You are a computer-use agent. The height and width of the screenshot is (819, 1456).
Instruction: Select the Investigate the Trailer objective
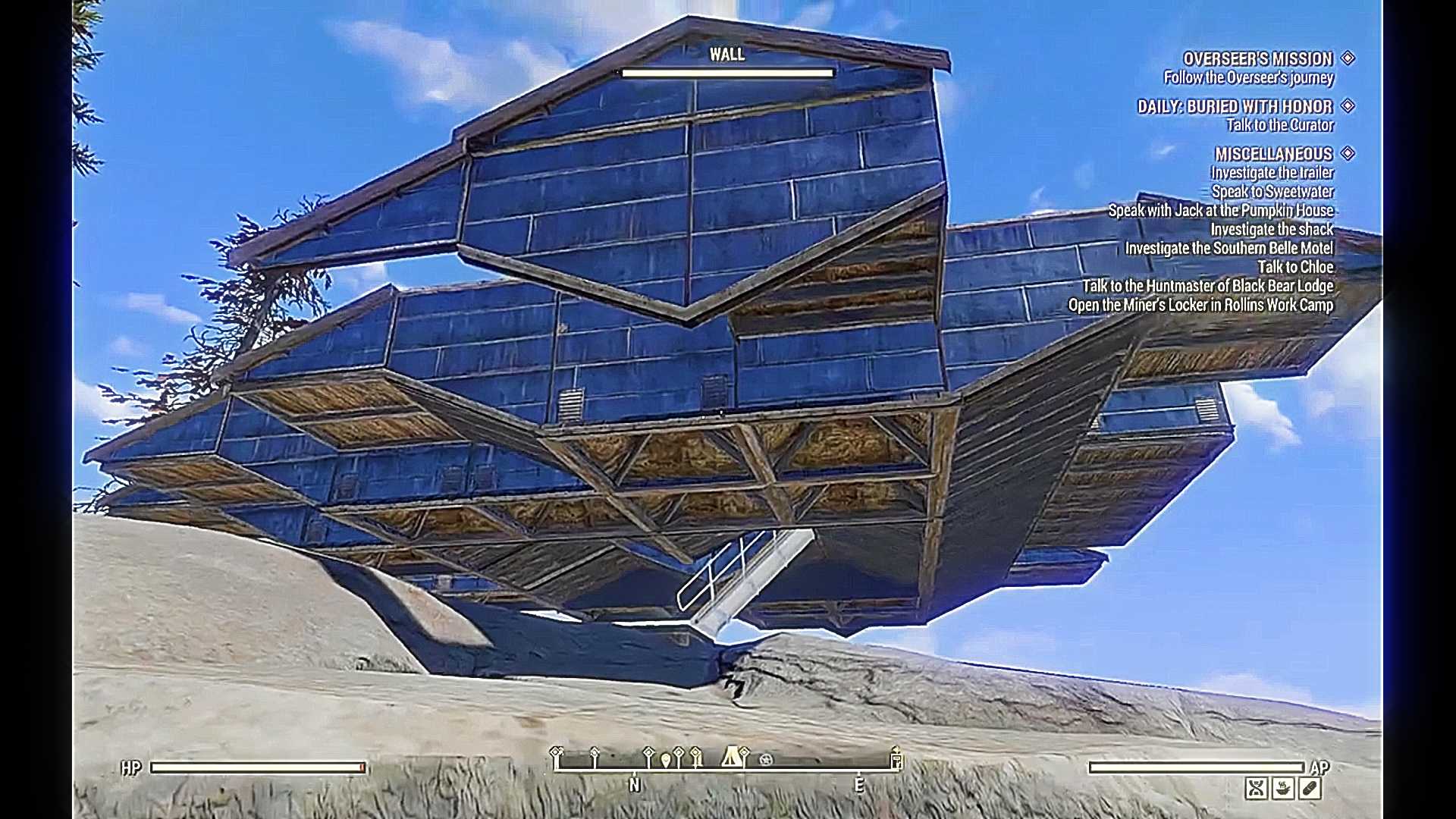pos(1272,173)
